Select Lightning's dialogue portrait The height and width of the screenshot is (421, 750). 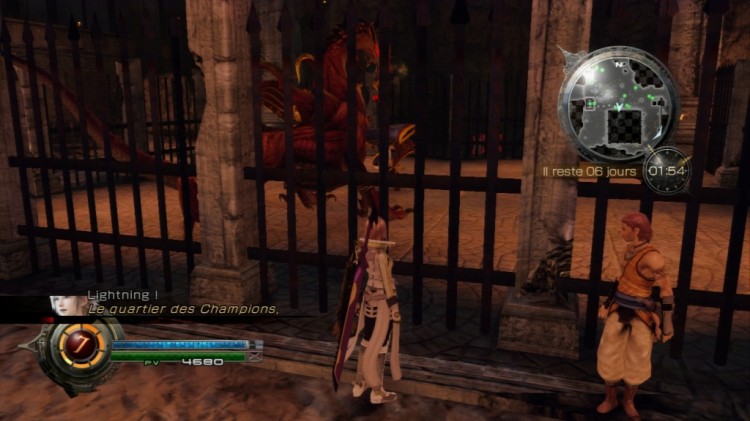67,304
